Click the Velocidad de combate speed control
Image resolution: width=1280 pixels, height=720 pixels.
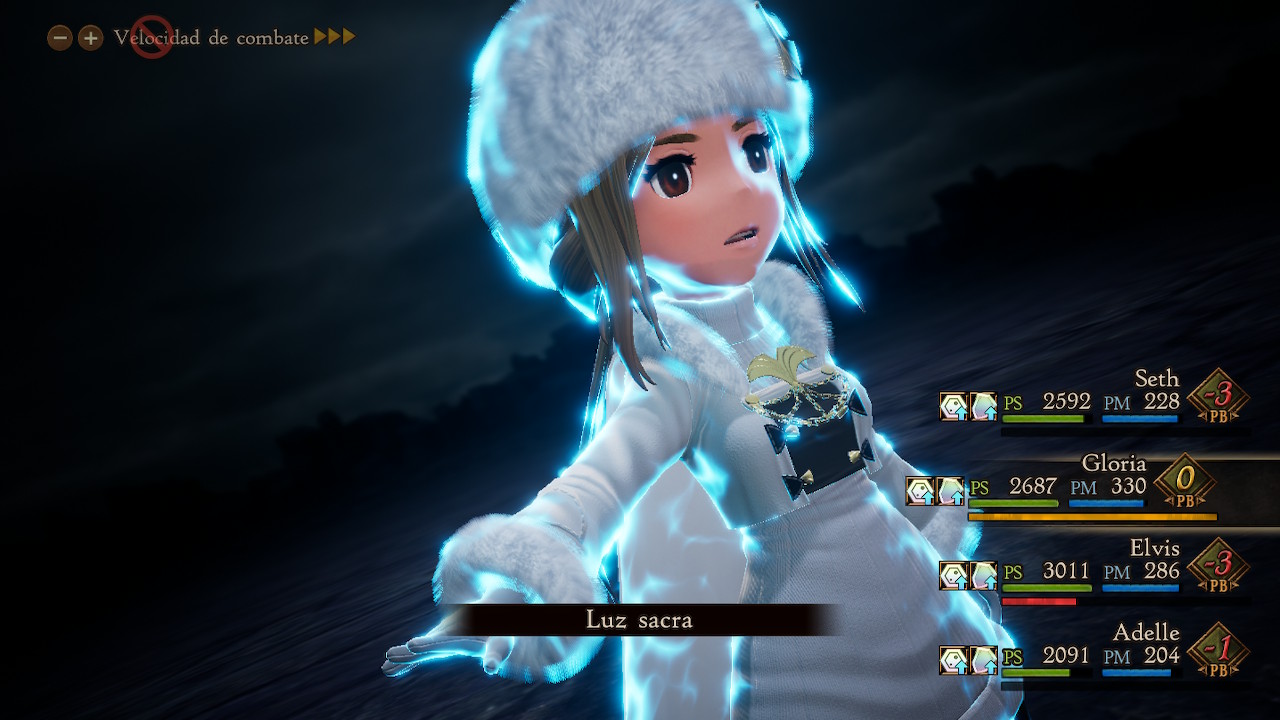tap(210, 38)
